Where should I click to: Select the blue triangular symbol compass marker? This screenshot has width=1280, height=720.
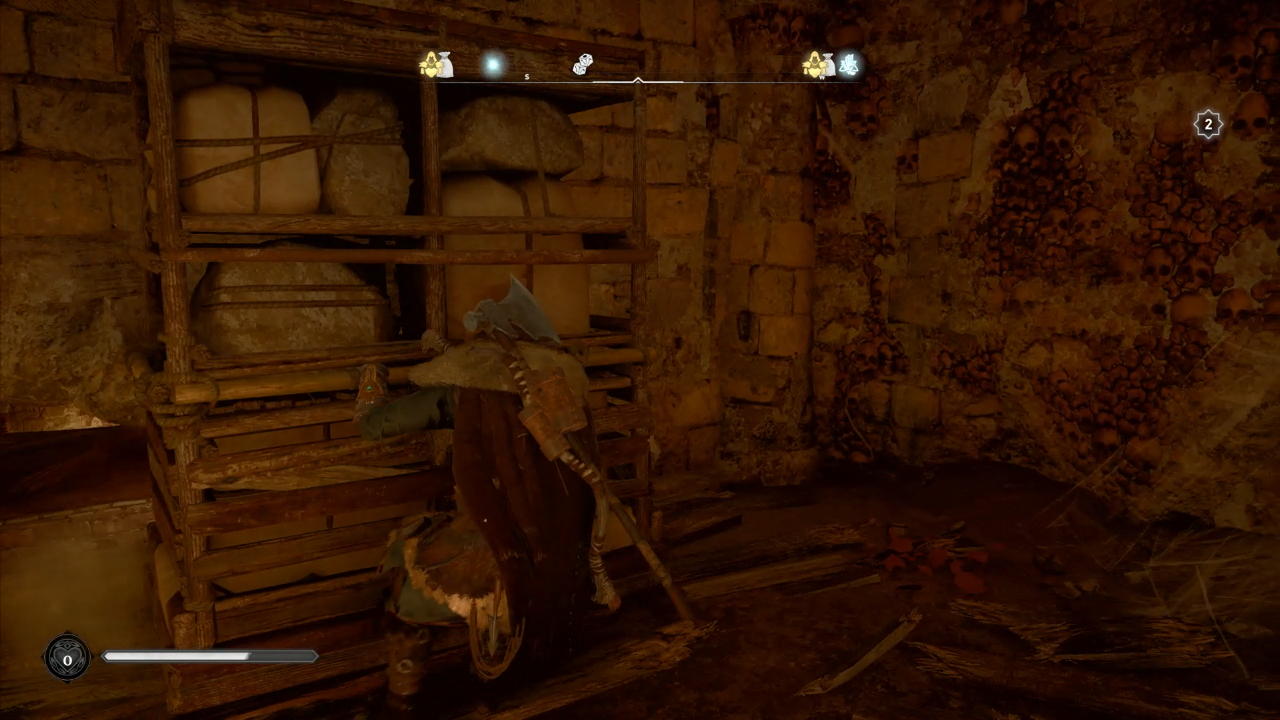coord(849,65)
